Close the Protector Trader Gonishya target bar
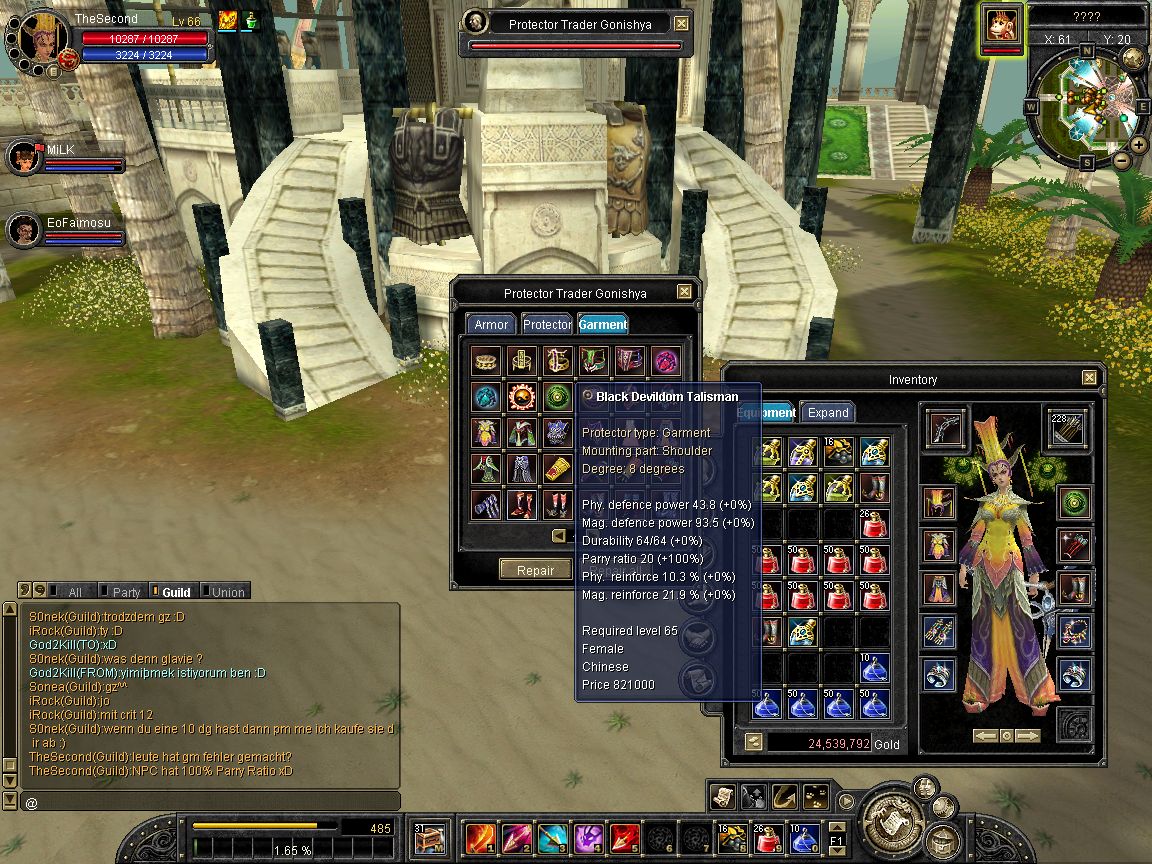1152x864 pixels. point(681,24)
